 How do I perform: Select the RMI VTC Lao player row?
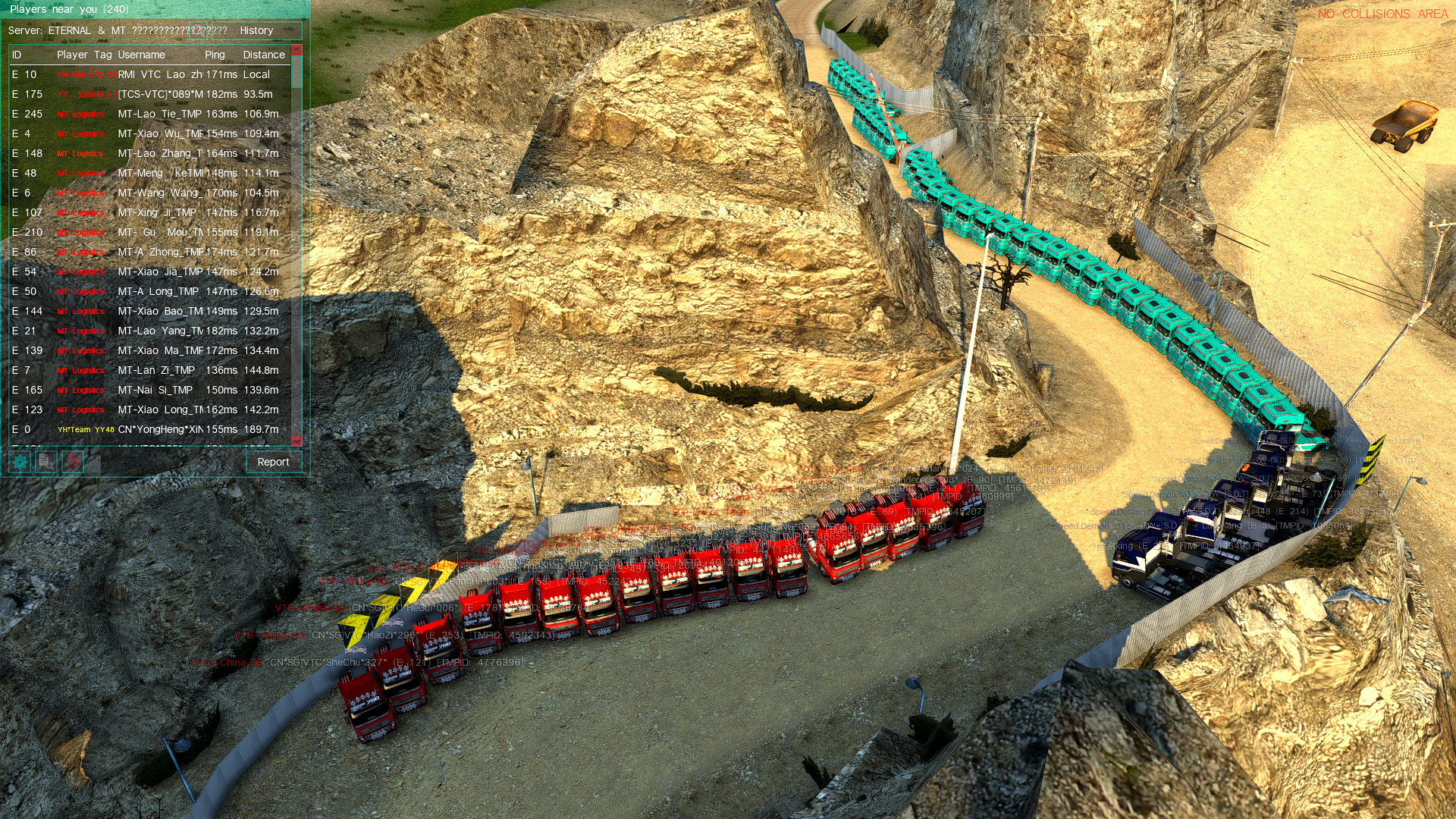(x=159, y=74)
